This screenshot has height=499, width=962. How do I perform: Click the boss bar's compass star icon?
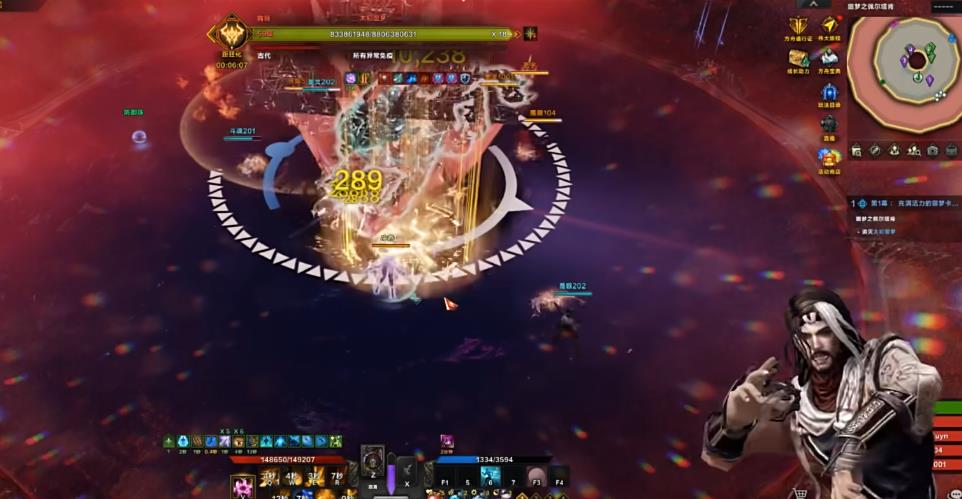[530, 33]
